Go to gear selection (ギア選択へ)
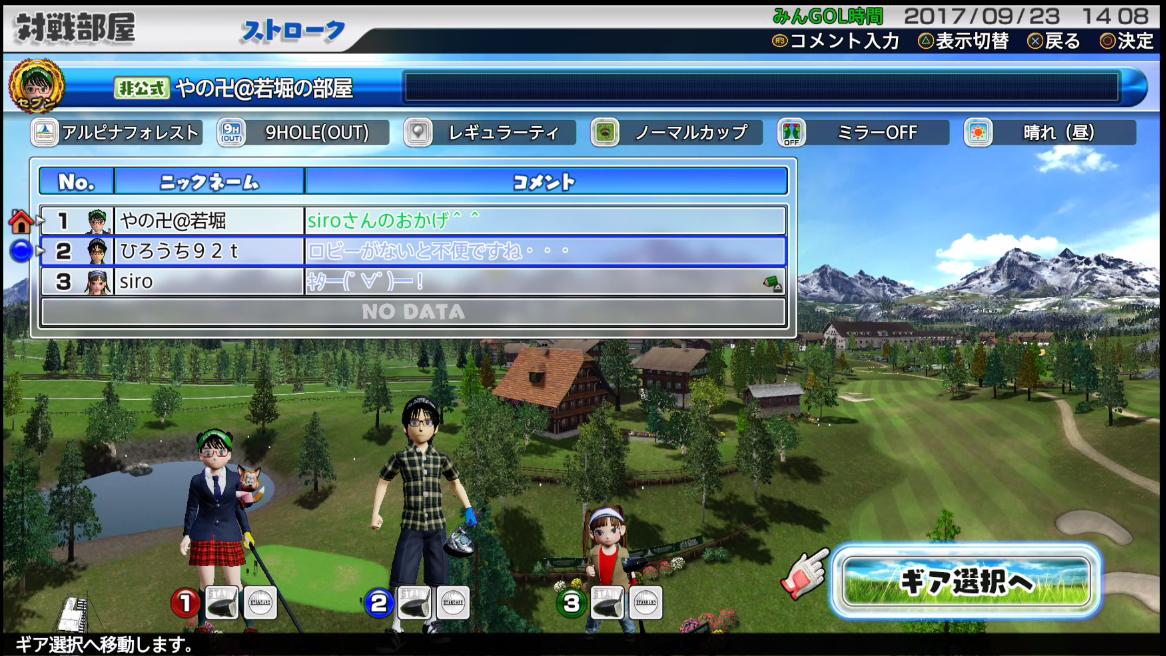 coord(966,580)
